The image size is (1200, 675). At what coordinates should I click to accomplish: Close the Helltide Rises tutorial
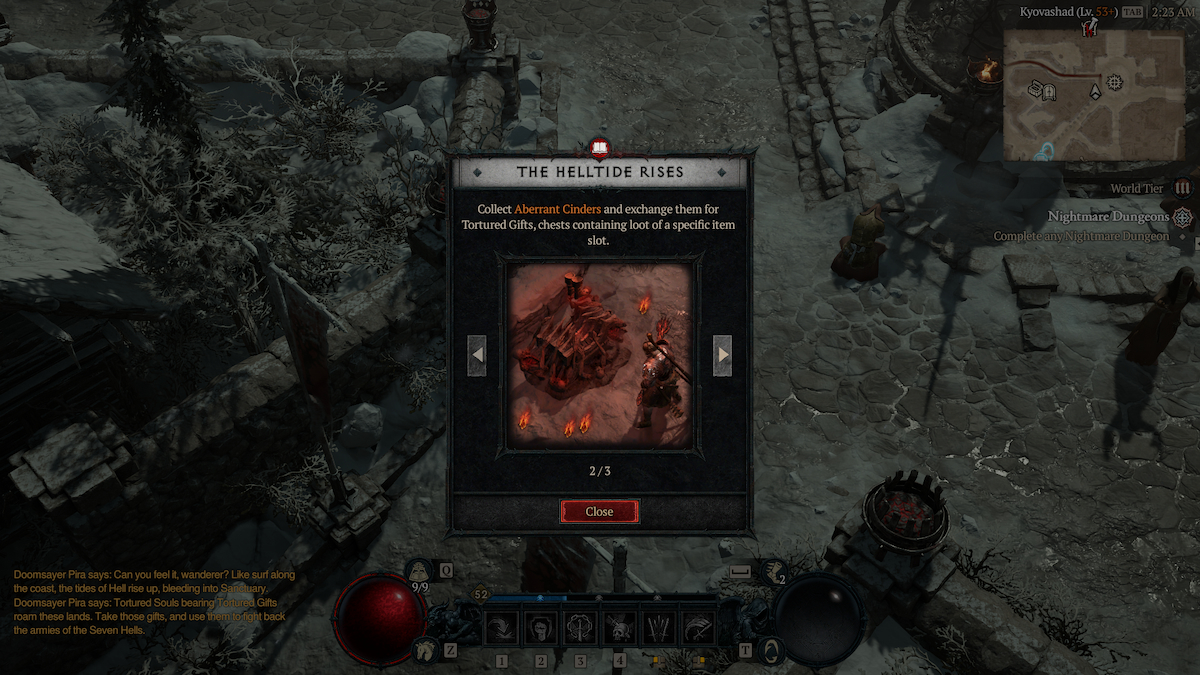point(599,511)
